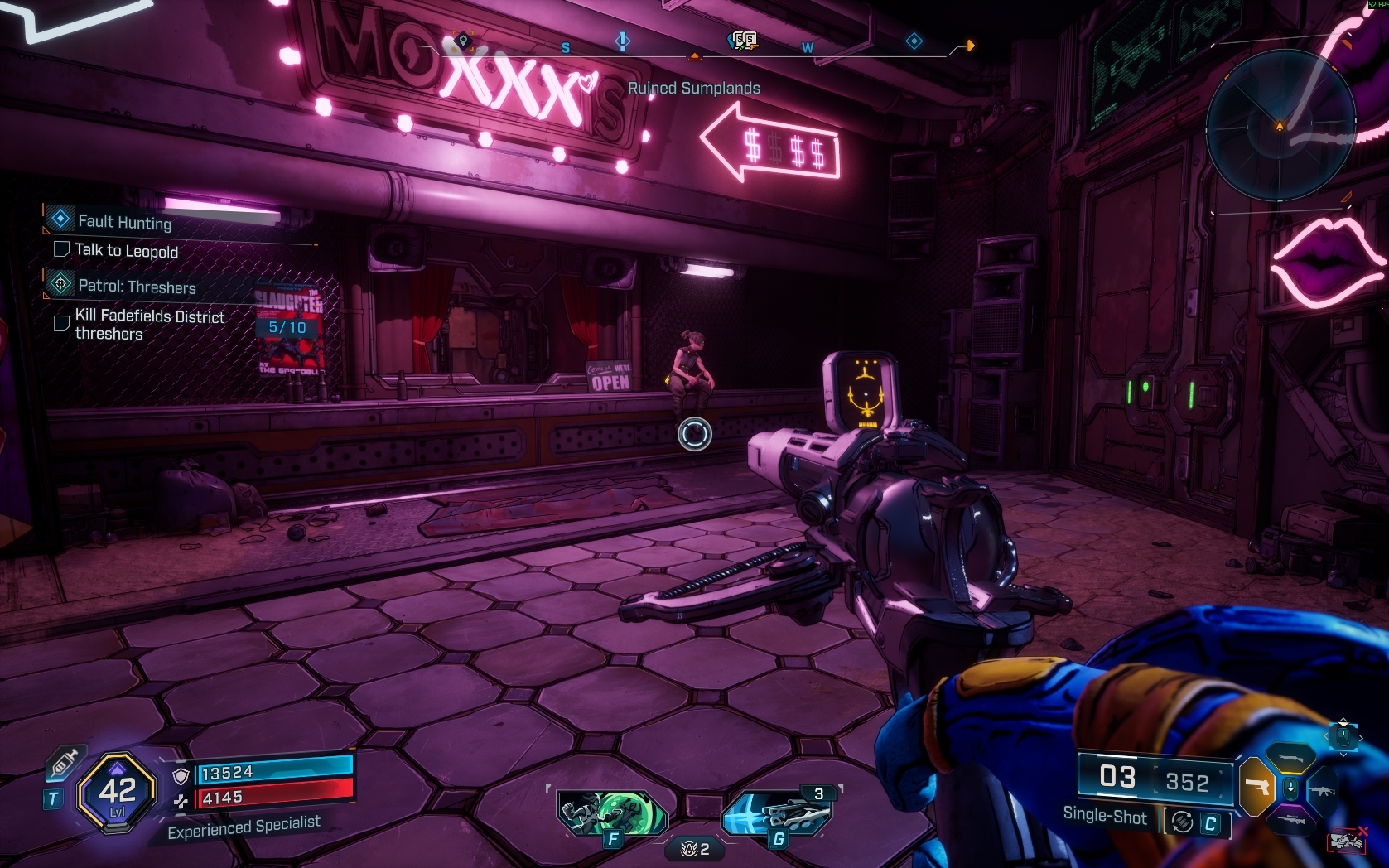Switch to the sniper rifle weapon slot

(x=1290, y=820)
